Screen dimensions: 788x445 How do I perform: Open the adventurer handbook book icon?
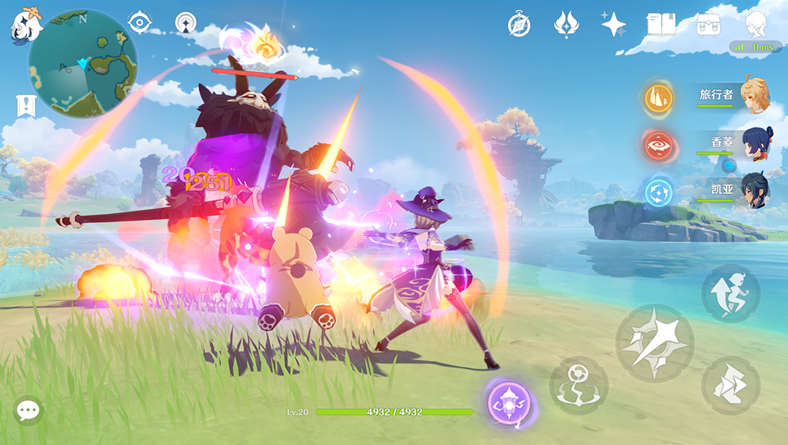coord(660,25)
